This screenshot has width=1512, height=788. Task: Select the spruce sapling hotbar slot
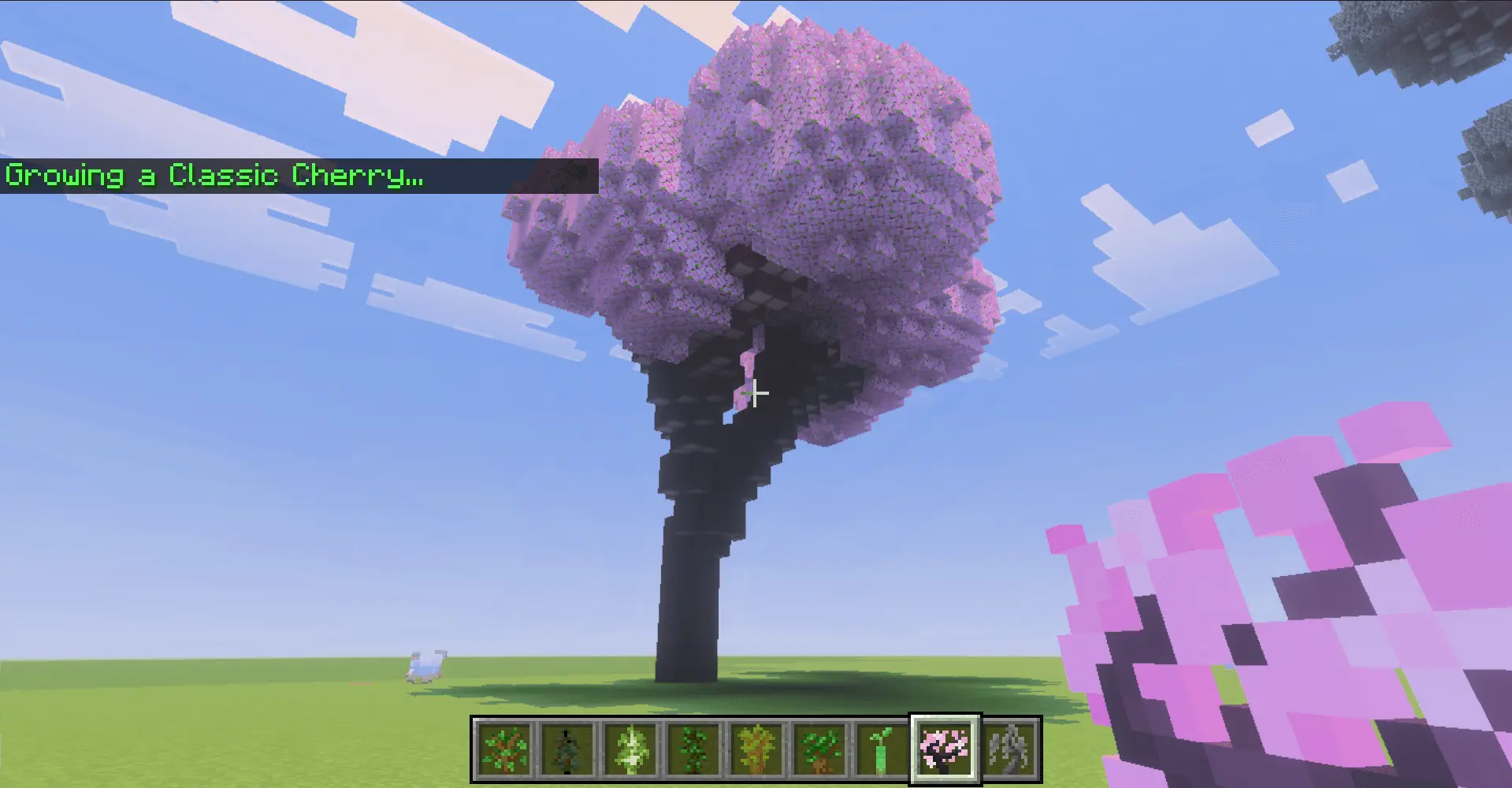pos(567,749)
